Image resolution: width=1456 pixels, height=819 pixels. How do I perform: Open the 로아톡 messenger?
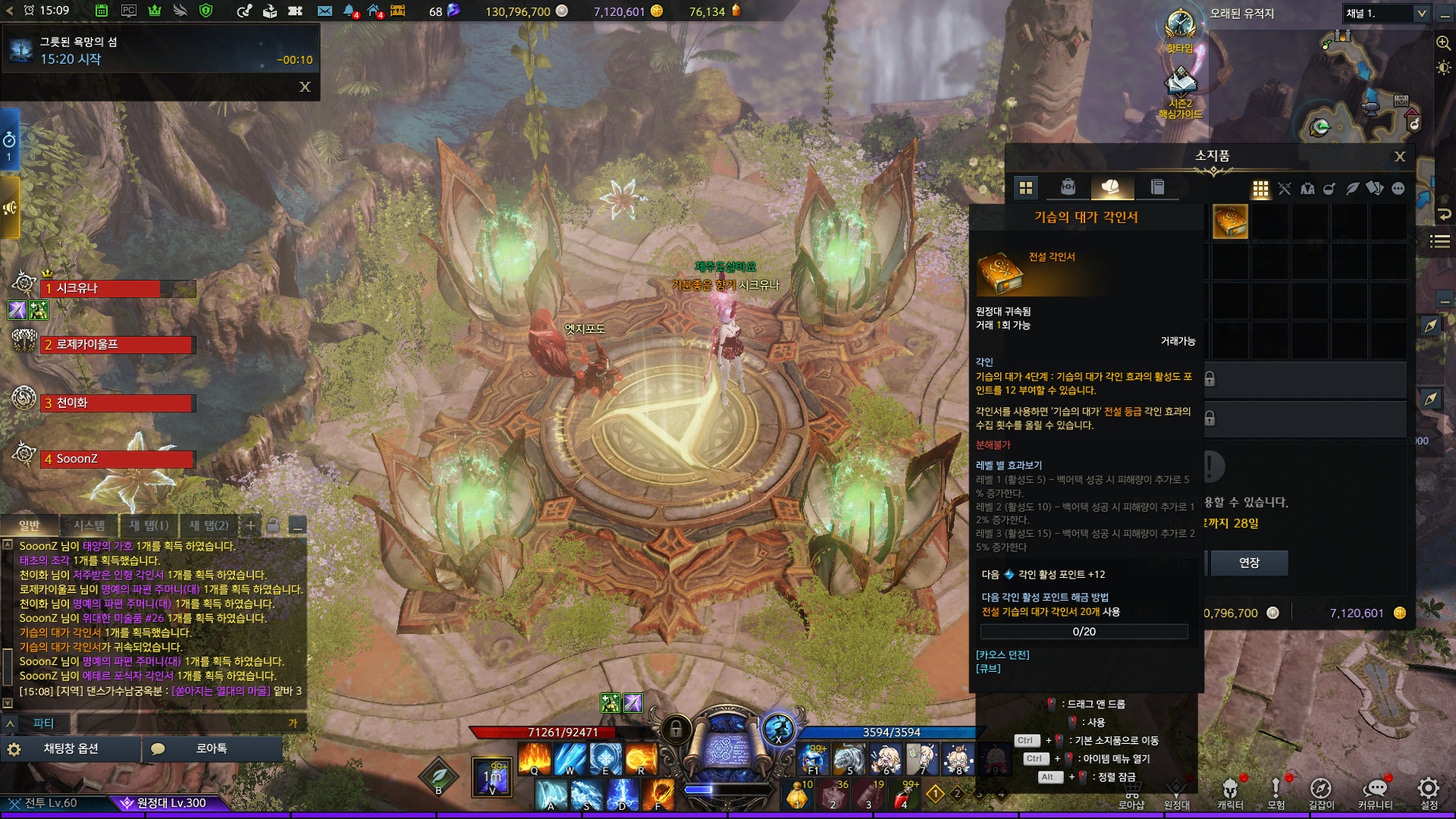pyautogui.click(x=211, y=748)
